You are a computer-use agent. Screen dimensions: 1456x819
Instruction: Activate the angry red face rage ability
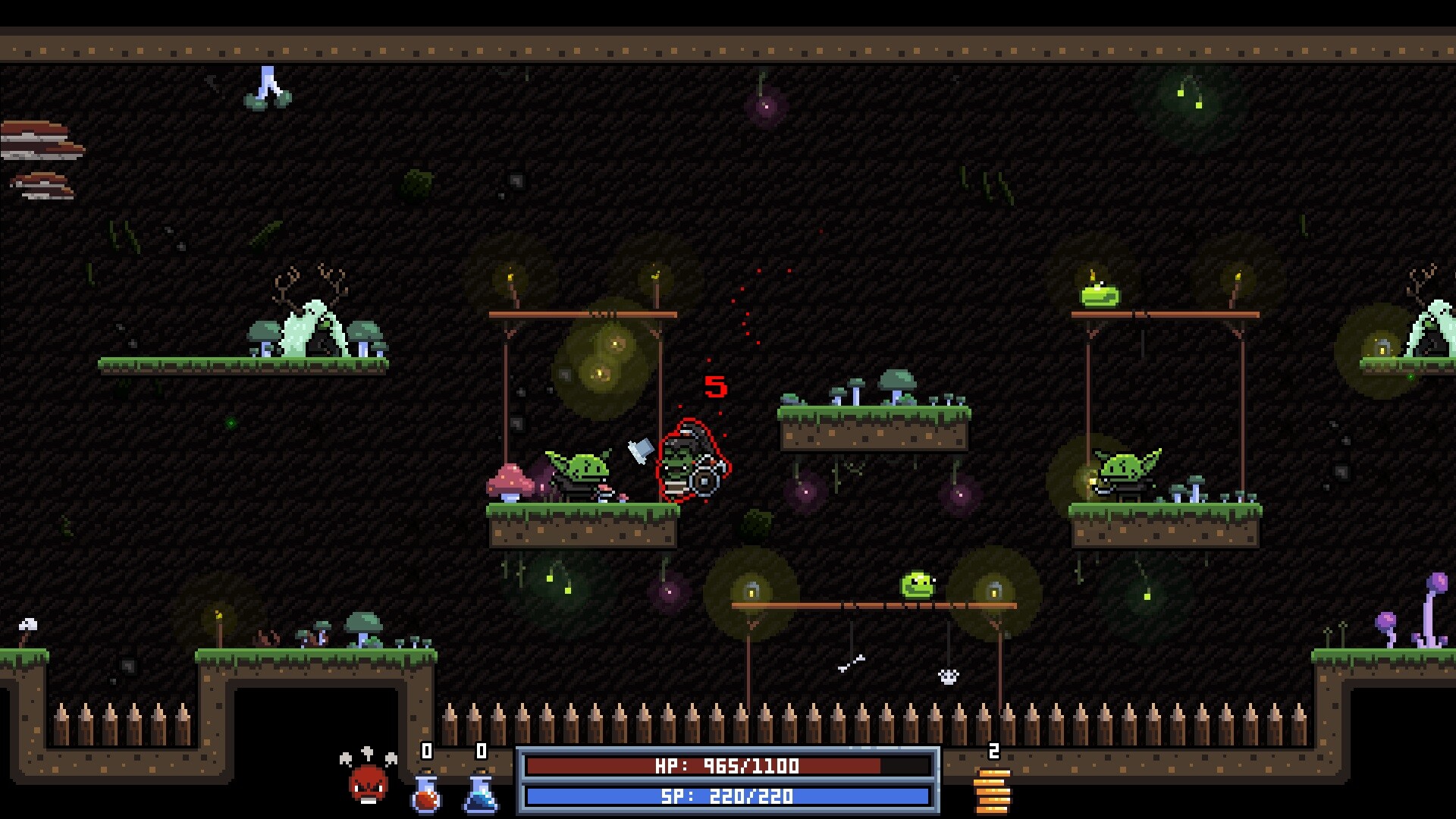pos(369,783)
